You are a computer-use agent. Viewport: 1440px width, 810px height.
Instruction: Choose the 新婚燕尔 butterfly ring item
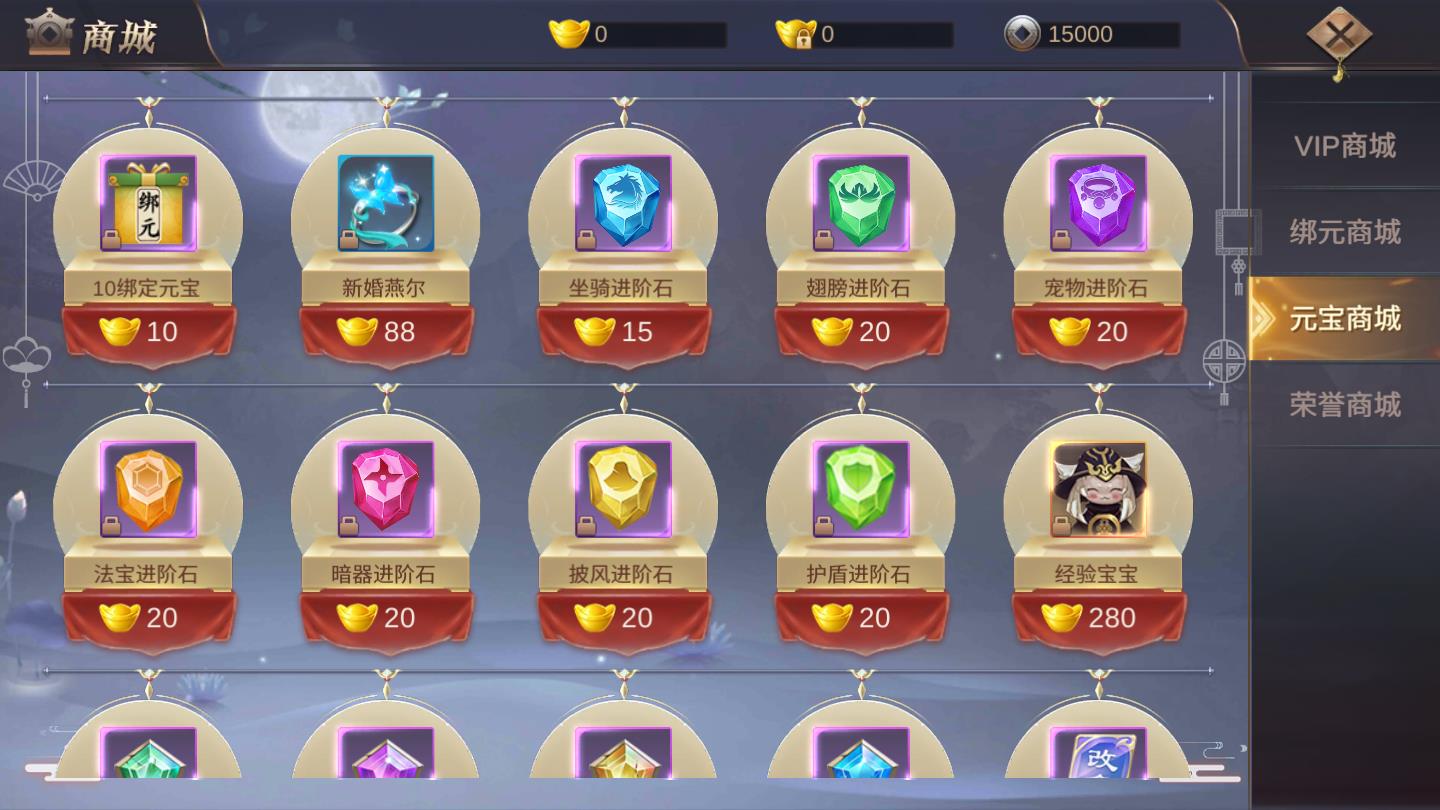tap(385, 203)
